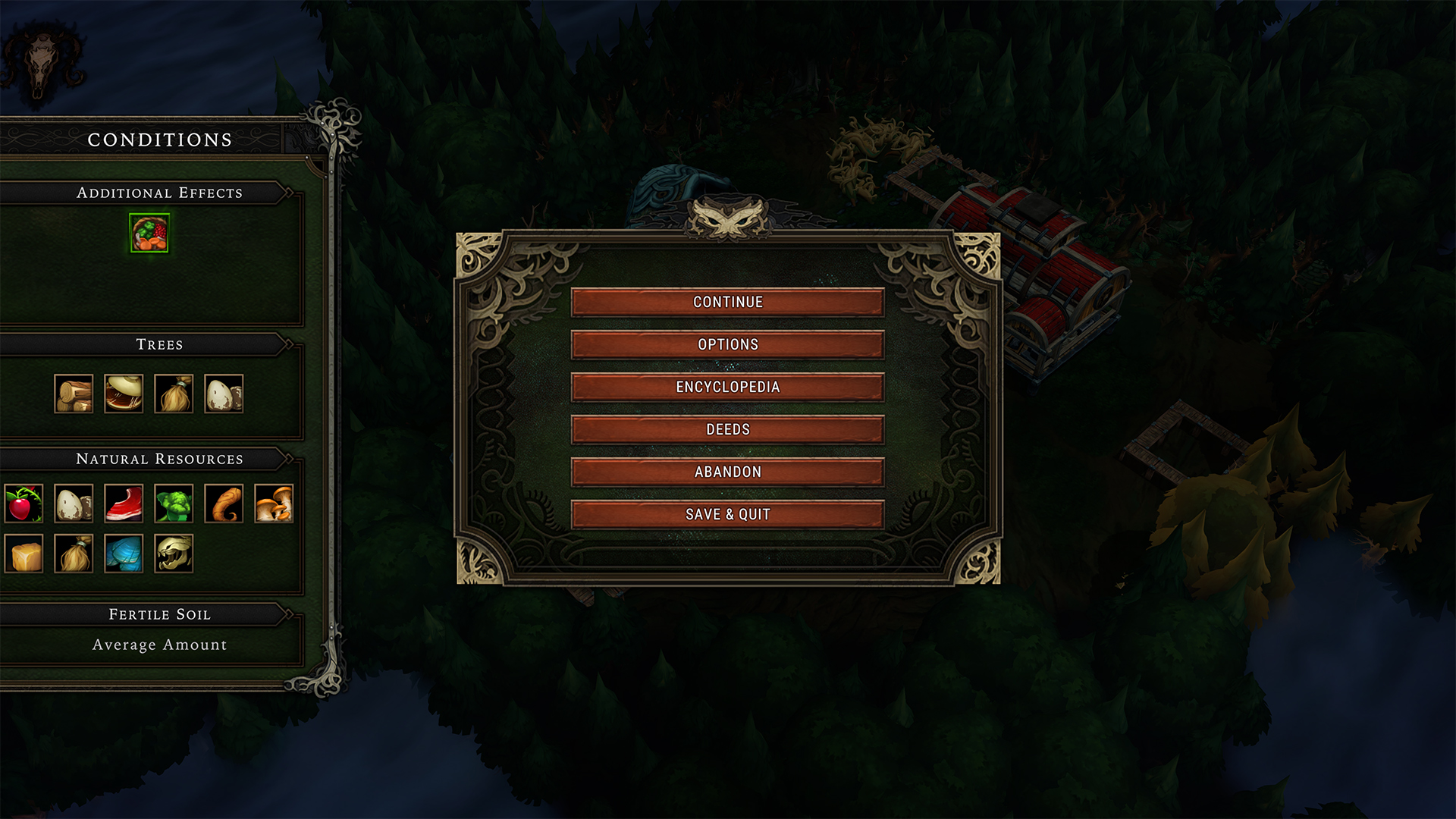Click the food basket additional effect icon
Screen dimensions: 1456x819
coord(149,233)
